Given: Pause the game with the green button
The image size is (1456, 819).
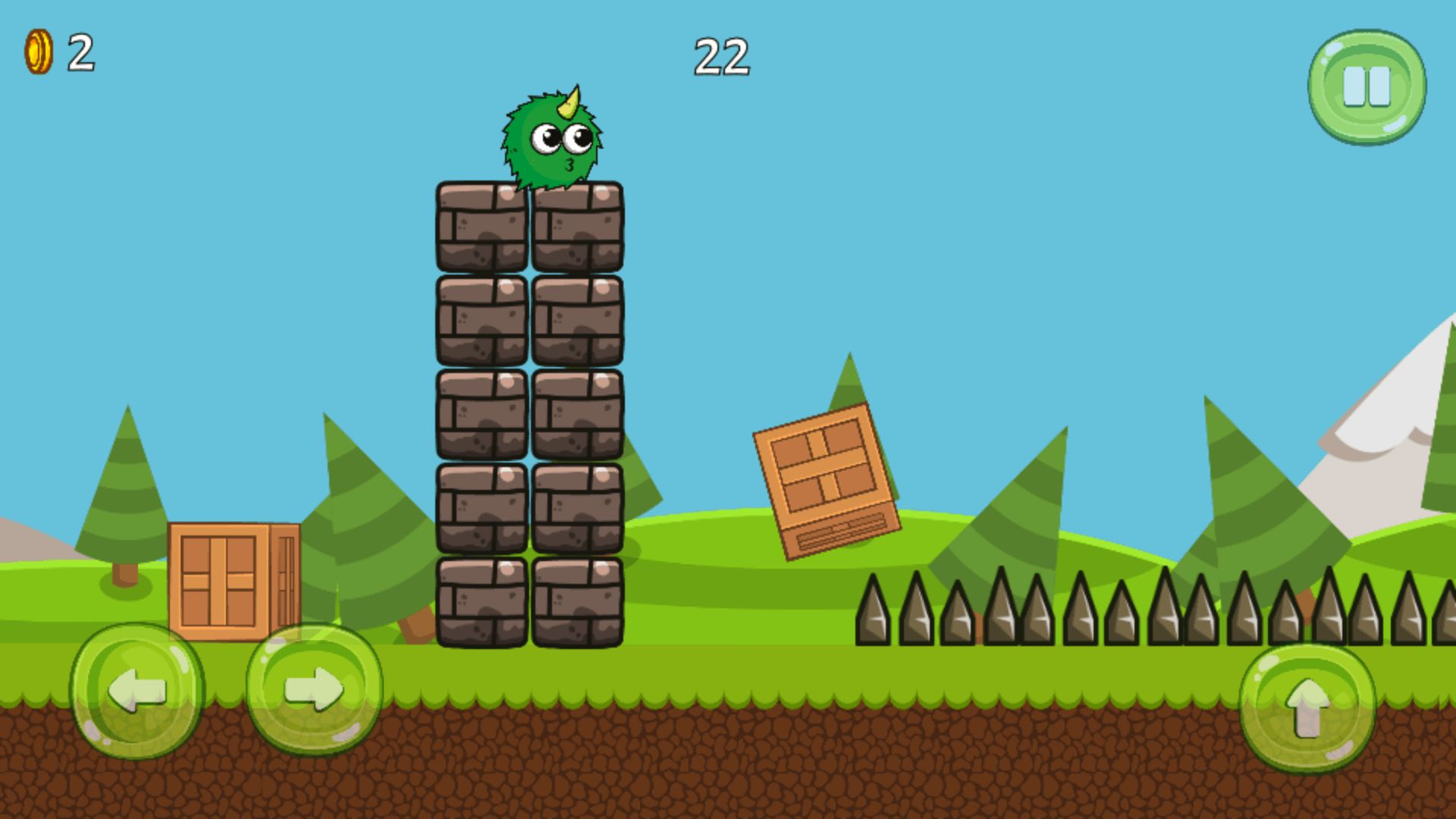Looking at the screenshot, I should (x=1367, y=86).
